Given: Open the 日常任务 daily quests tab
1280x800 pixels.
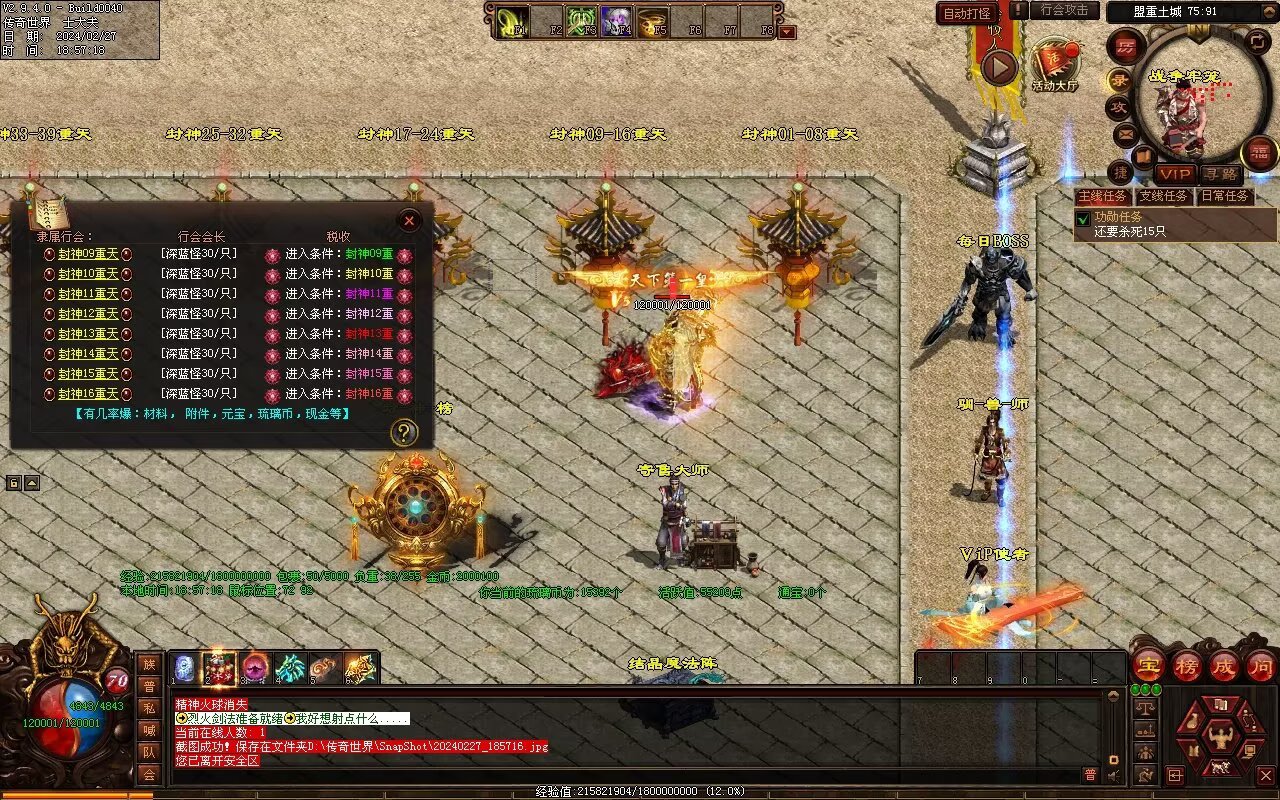Looking at the screenshot, I should tap(1224, 196).
